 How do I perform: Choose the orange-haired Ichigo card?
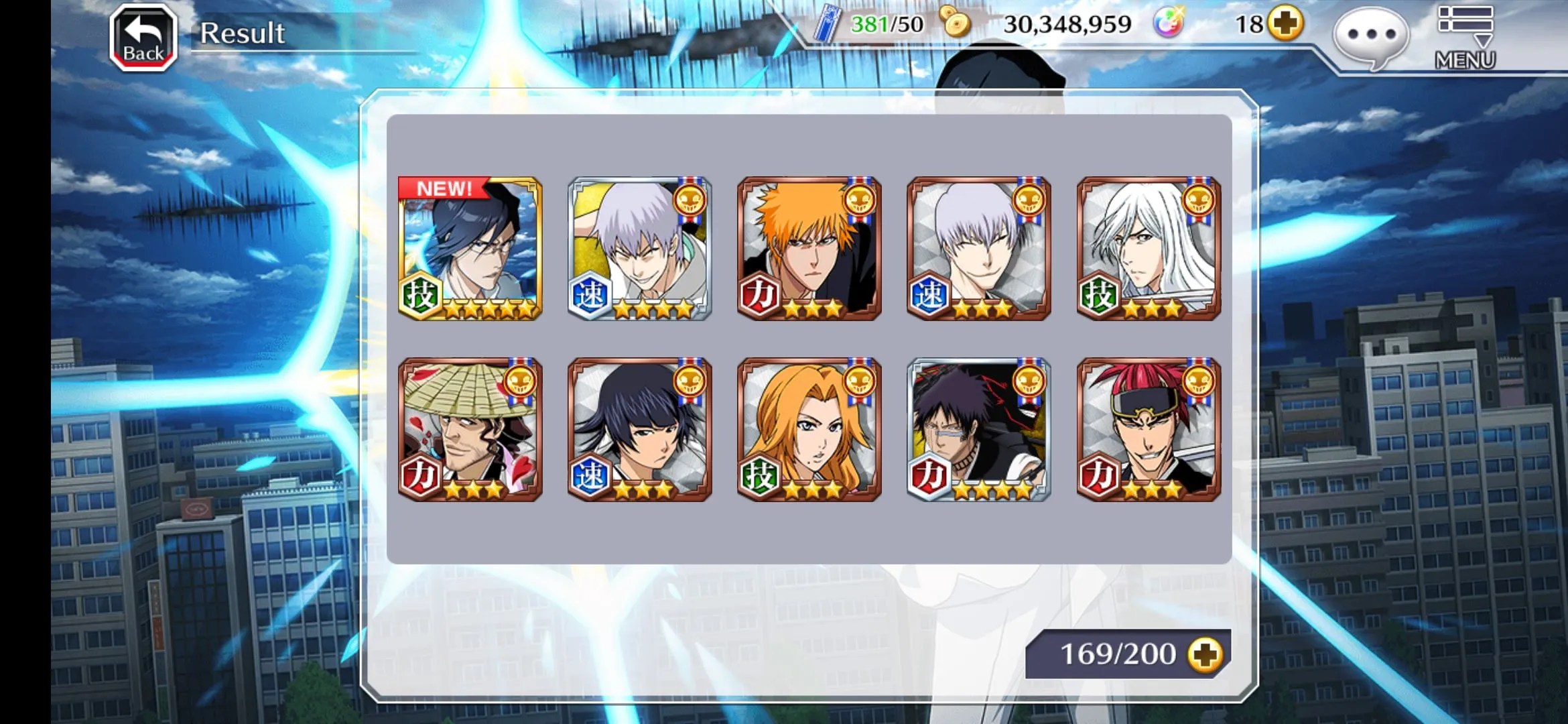(809, 249)
